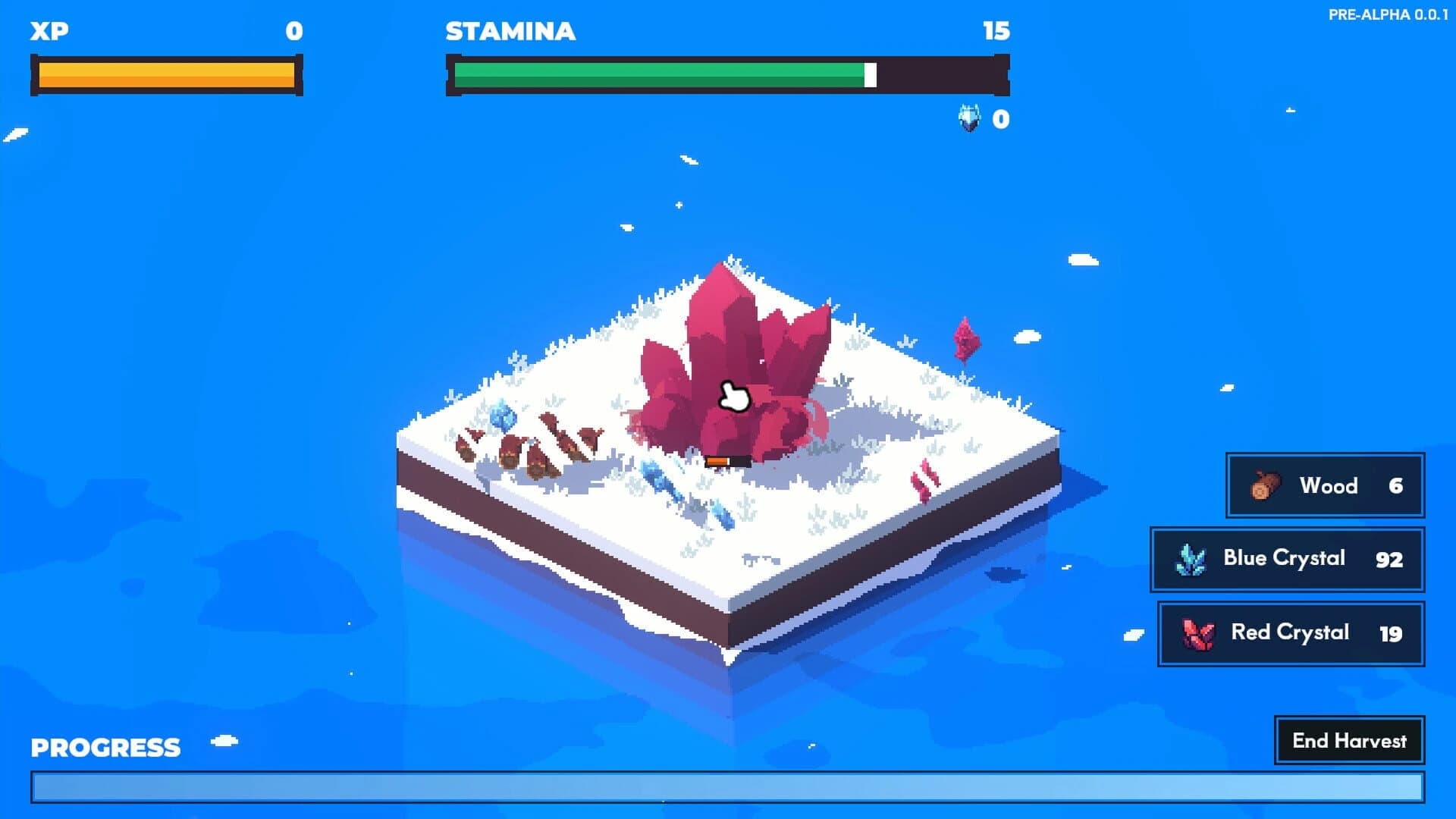Select the blue crystal icon in the inventory panel
1456x819 pixels.
[1191, 559]
